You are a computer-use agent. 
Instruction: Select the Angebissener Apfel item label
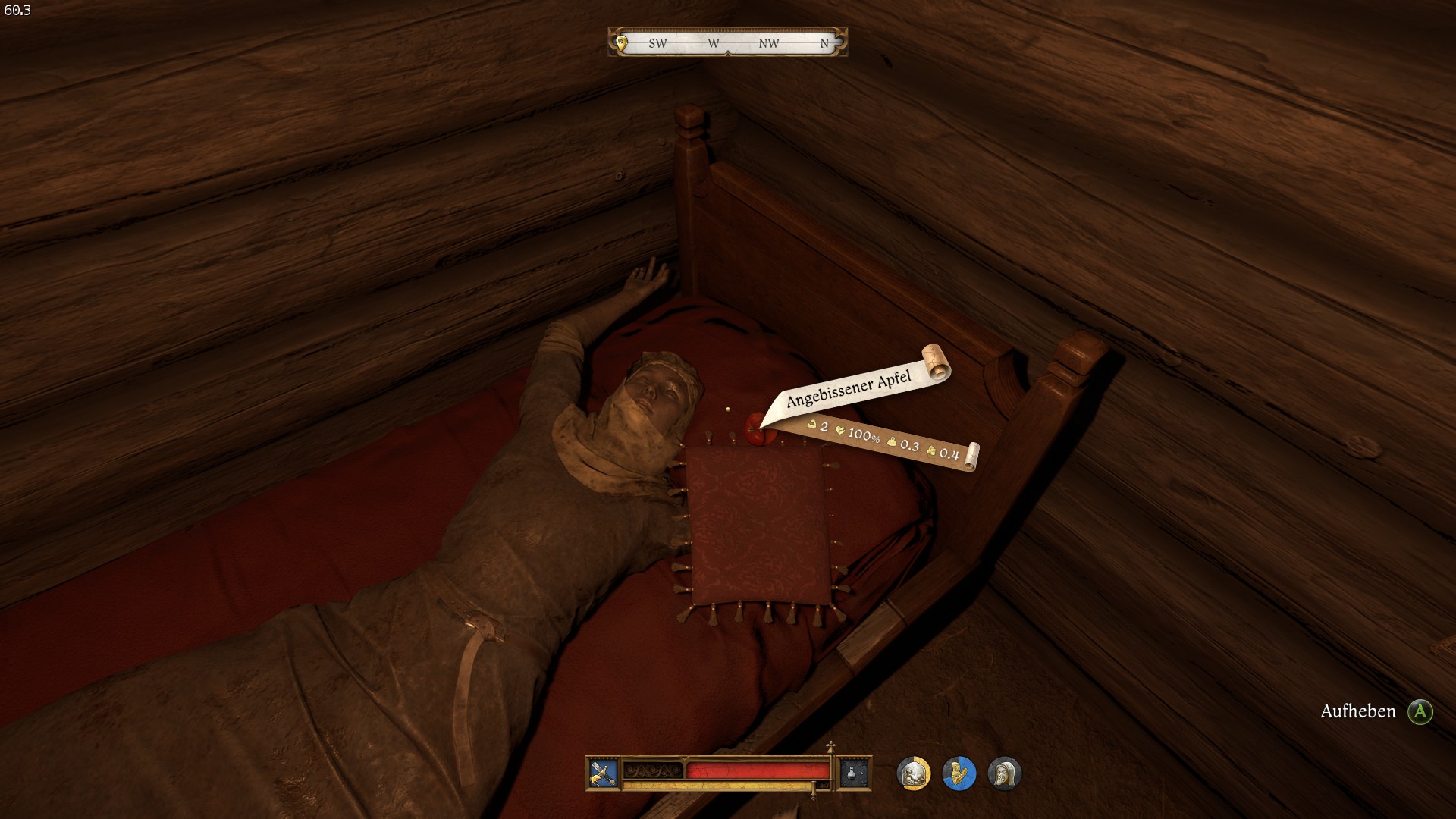[848, 390]
